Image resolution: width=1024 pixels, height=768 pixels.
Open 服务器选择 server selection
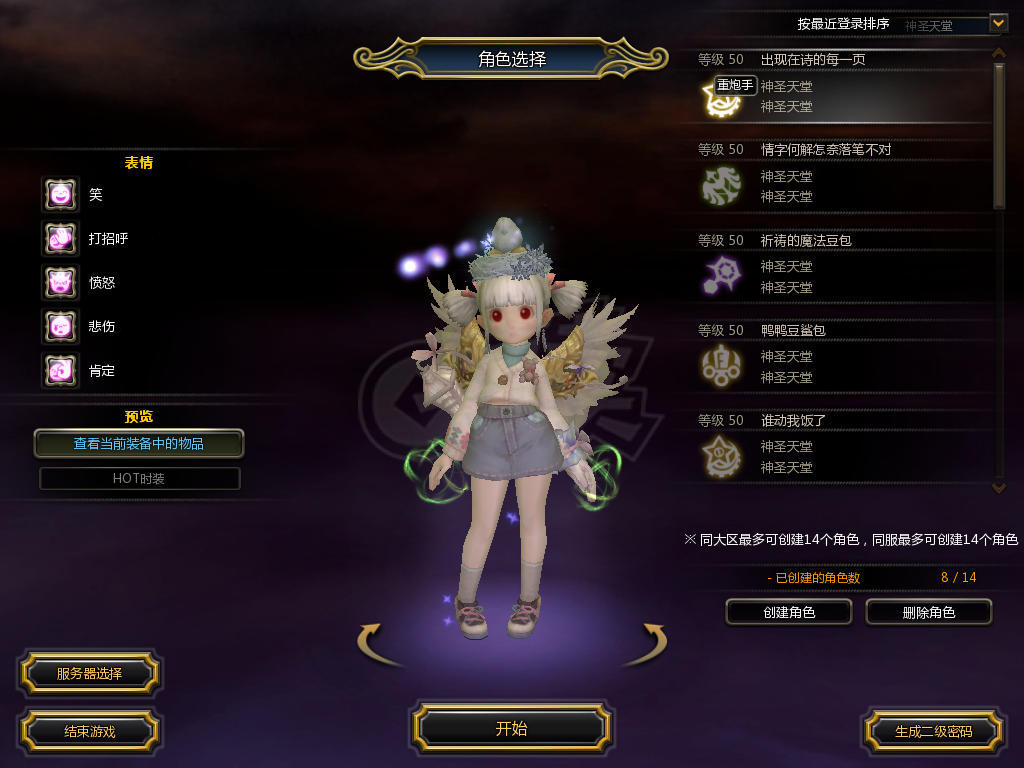pos(89,674)
